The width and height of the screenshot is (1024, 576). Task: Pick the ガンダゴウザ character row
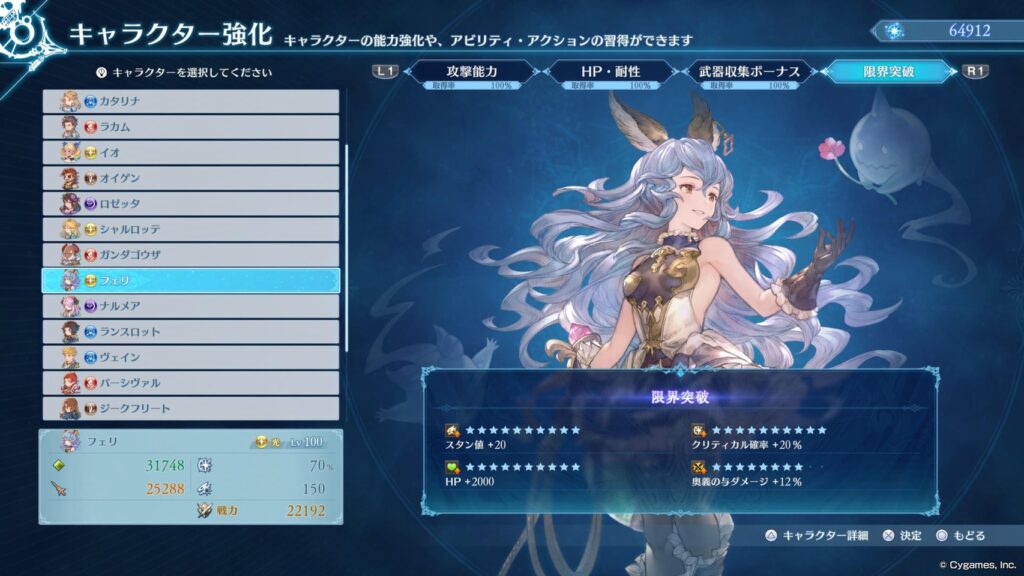point(190,255)
